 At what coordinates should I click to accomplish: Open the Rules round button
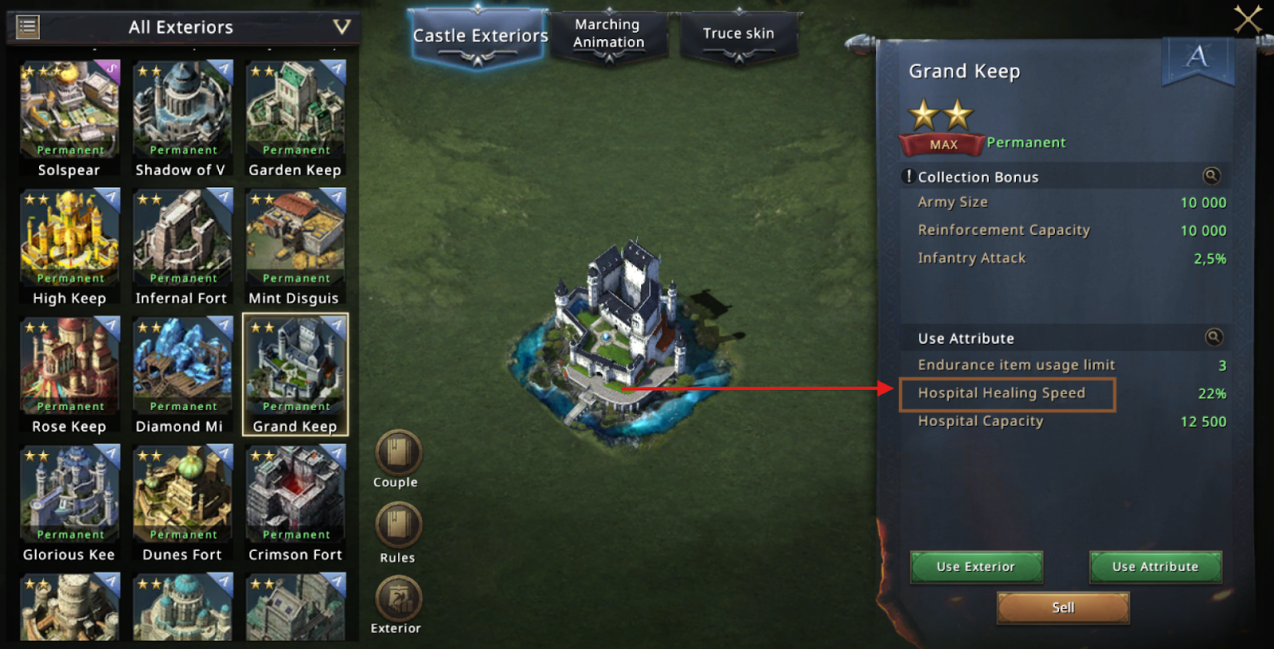tap(397, 525)
